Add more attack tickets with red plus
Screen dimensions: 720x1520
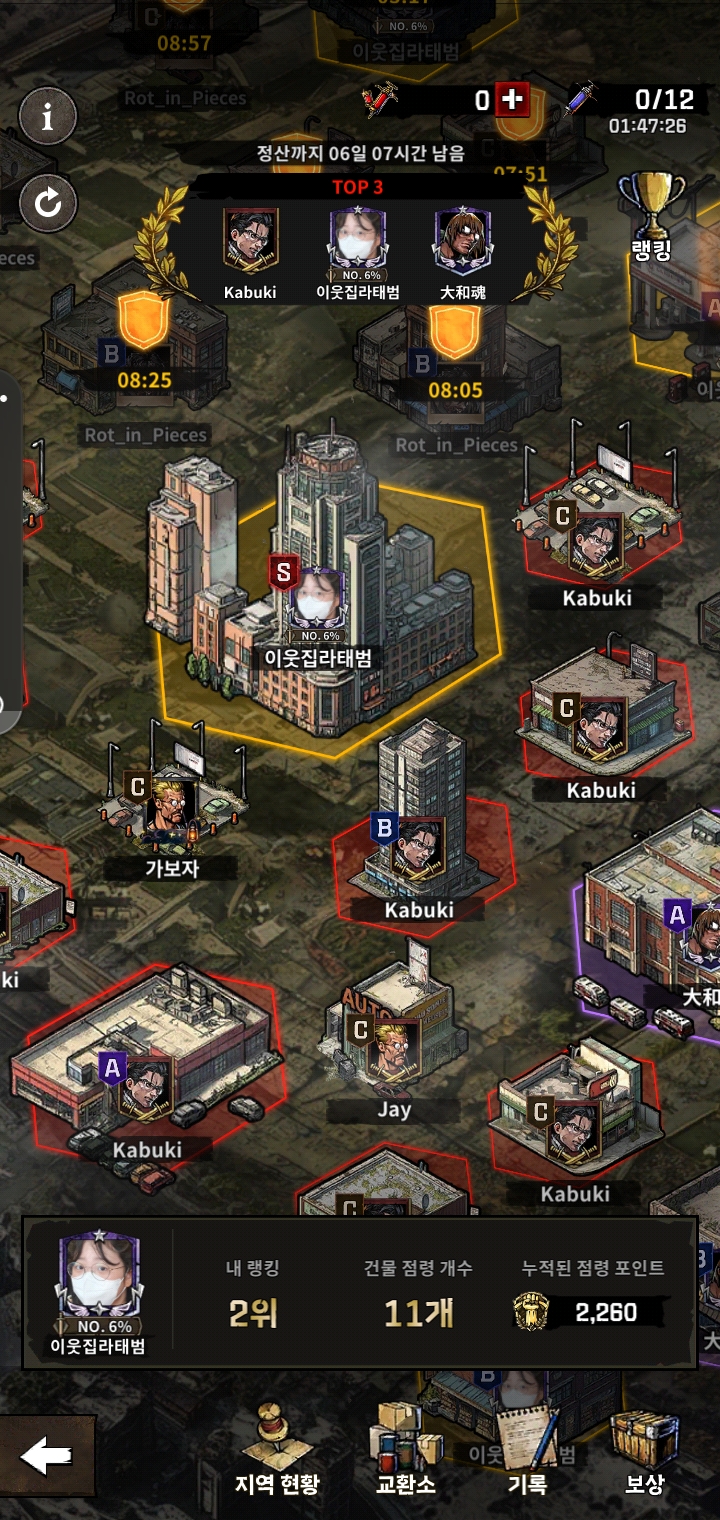[512, 99]
